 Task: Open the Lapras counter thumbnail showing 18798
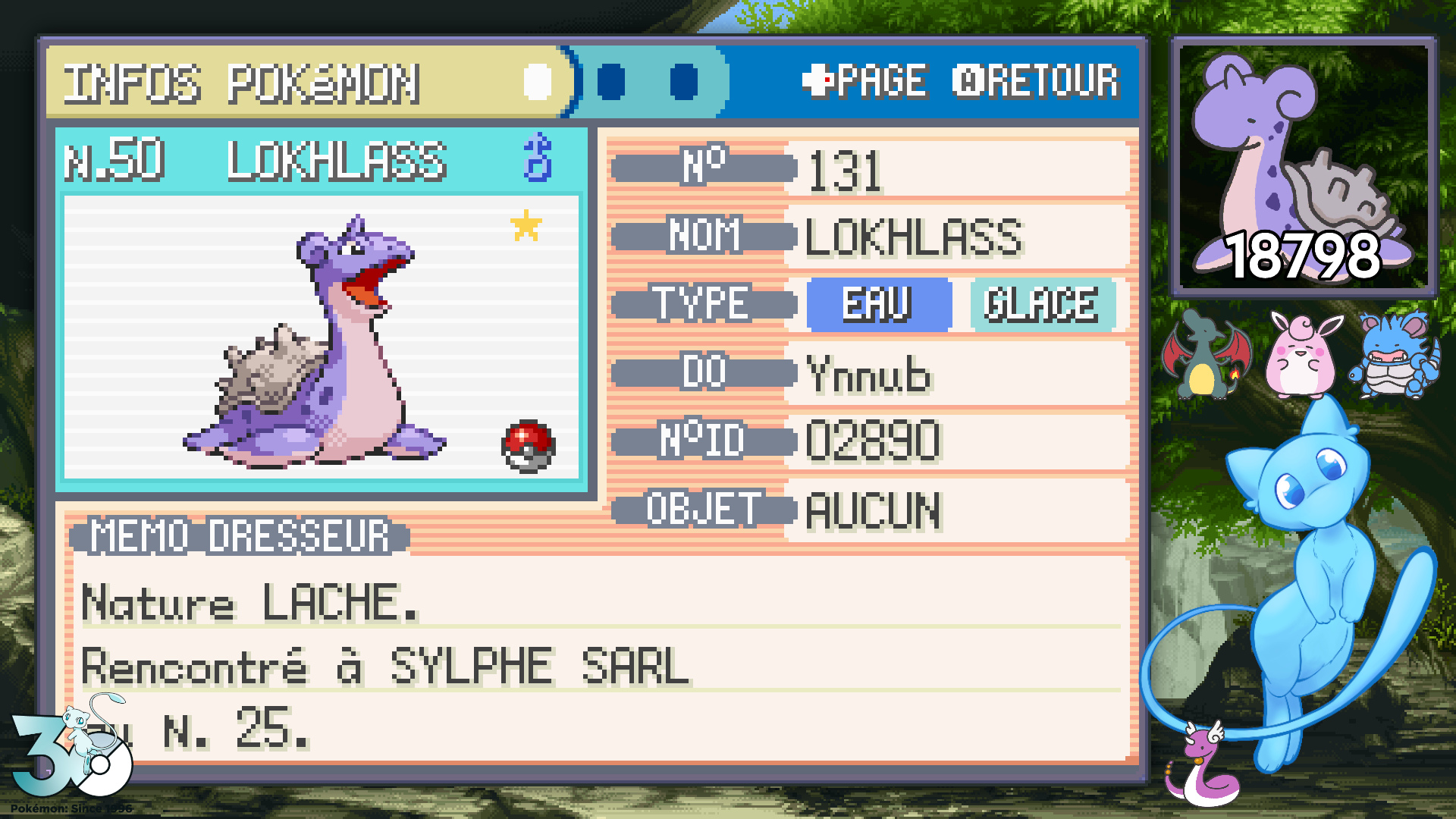click(x=1303, y=165)
